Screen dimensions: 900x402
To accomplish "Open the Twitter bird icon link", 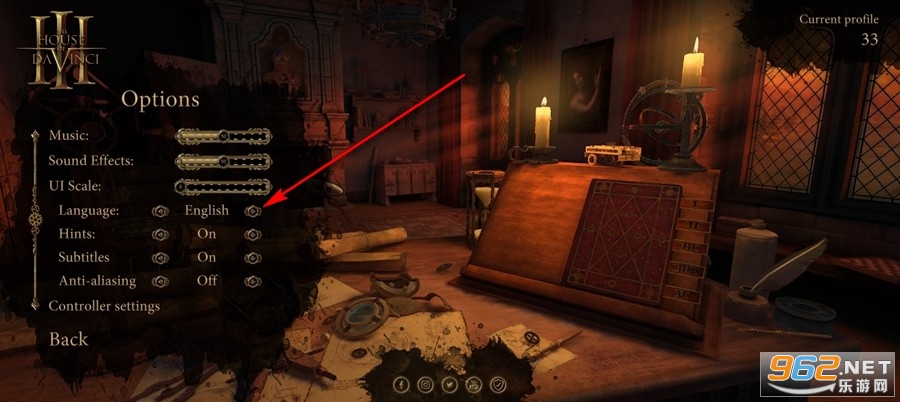I will tap(450, 384).
